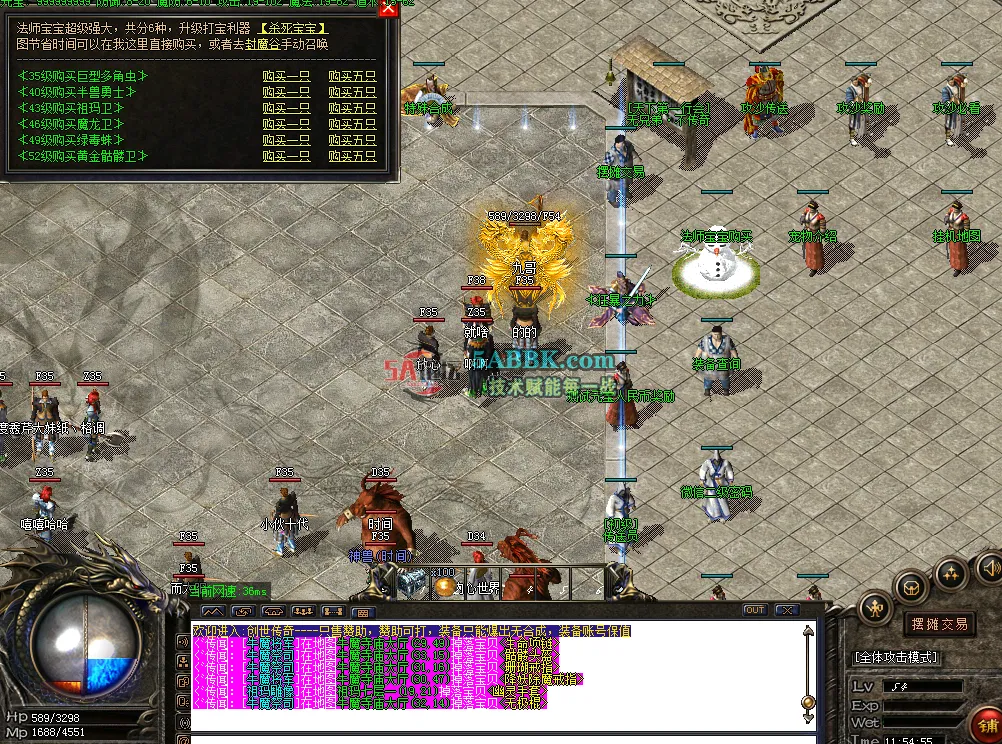Viewport: 1002px width, 744px height.
Task: Click the OUT button above the chat
Action: (755, 610)
